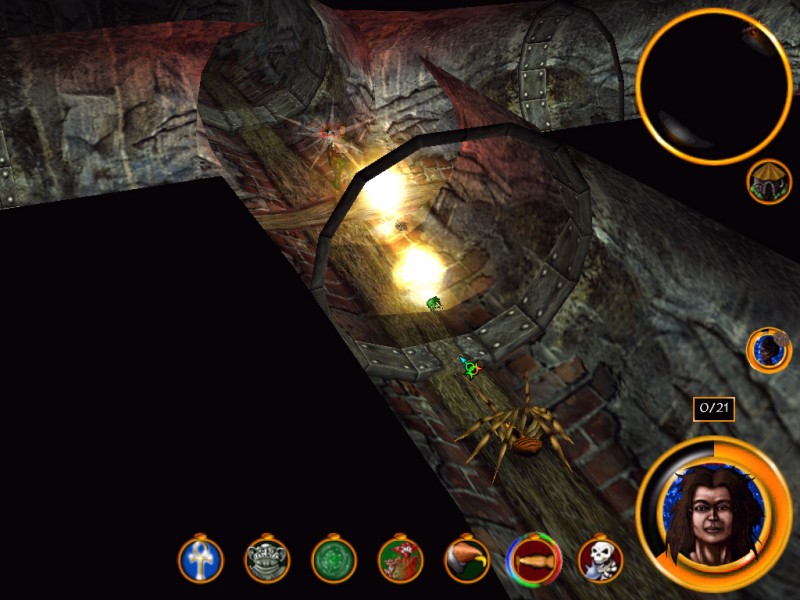Viewport: 800px width, 600px height.
Task: Pick the rainbow-ringed pointing hand icon
Action: [x=534, y=559]
